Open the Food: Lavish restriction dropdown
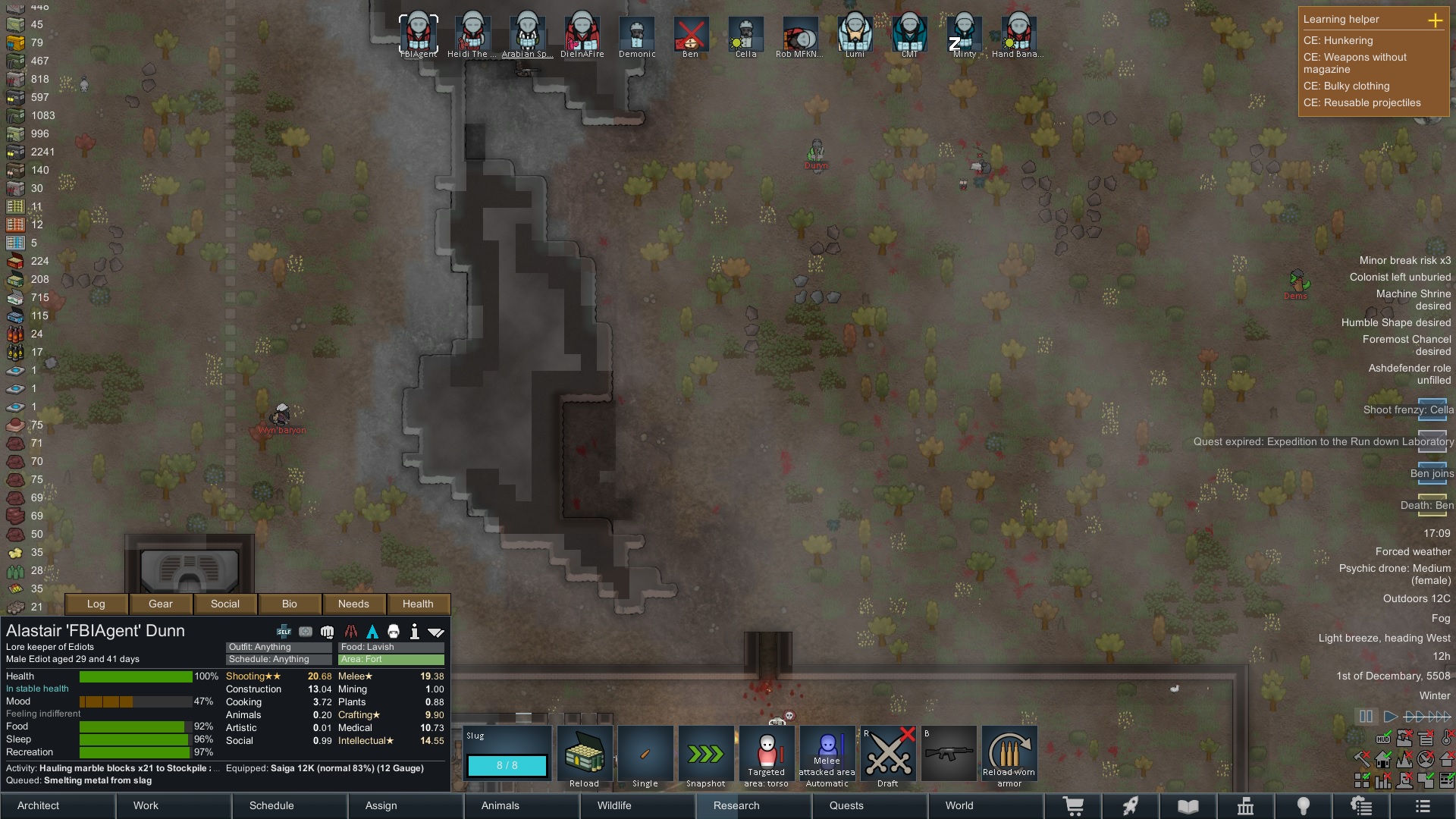 click(x=391, y=647)
